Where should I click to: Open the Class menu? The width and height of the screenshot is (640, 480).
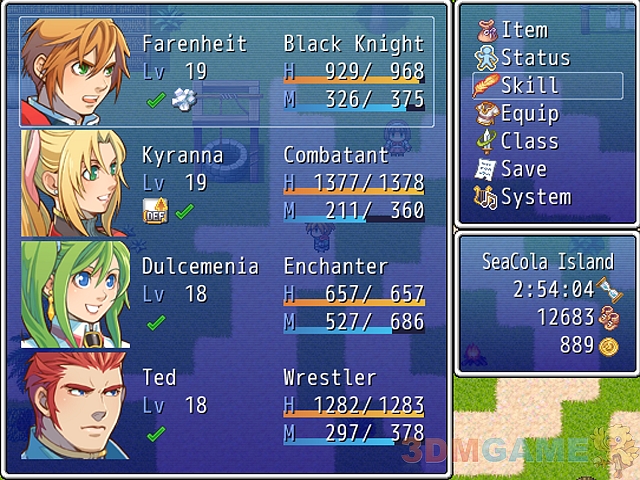529,141
